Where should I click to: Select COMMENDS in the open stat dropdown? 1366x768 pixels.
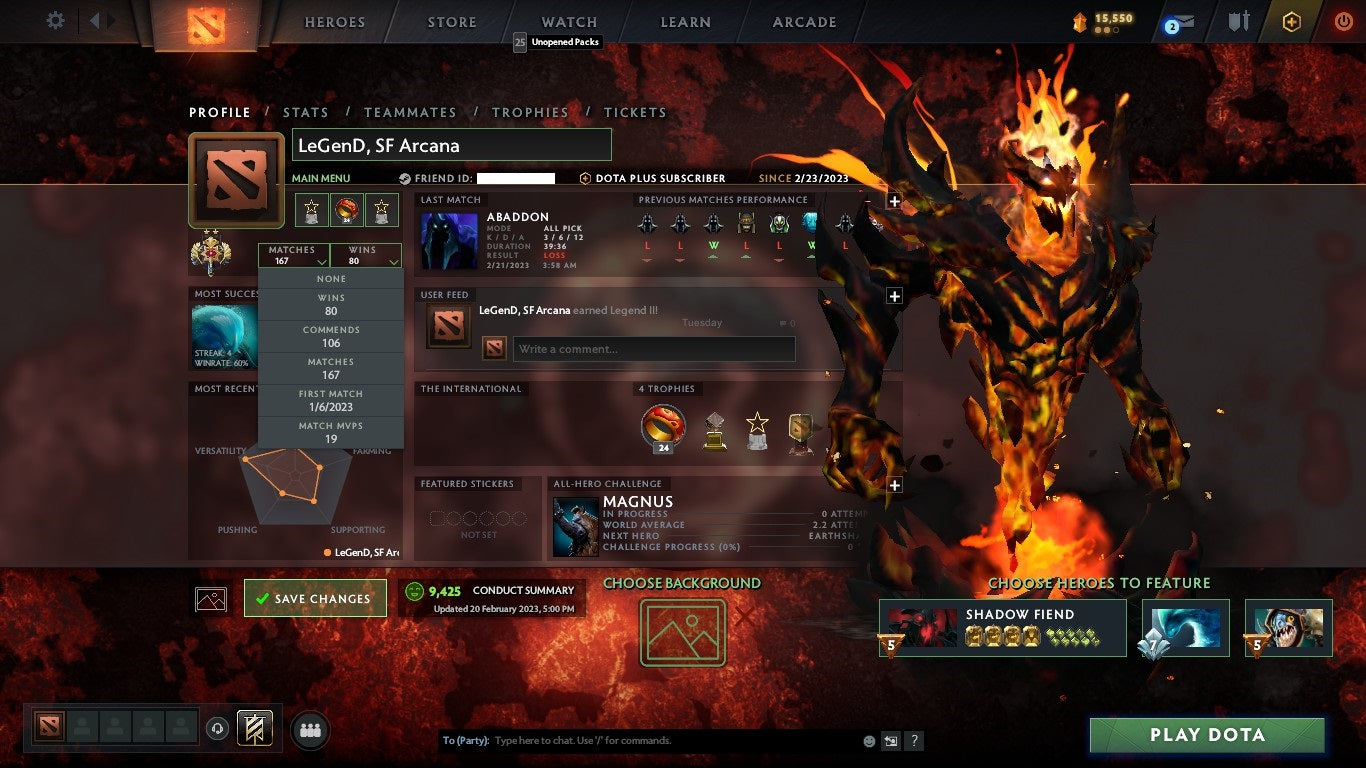coord(330,335)
